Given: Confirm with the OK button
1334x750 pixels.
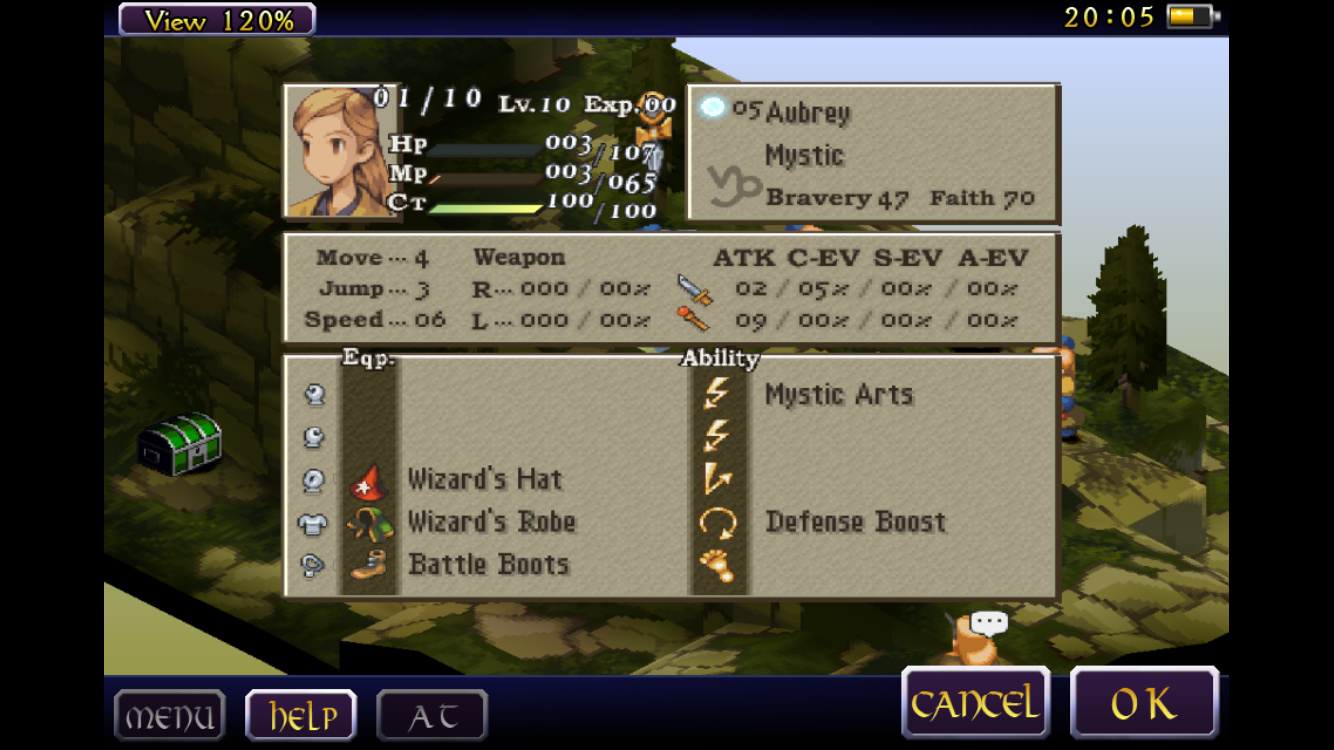Looking at the screenshot, I should 1144,704.
